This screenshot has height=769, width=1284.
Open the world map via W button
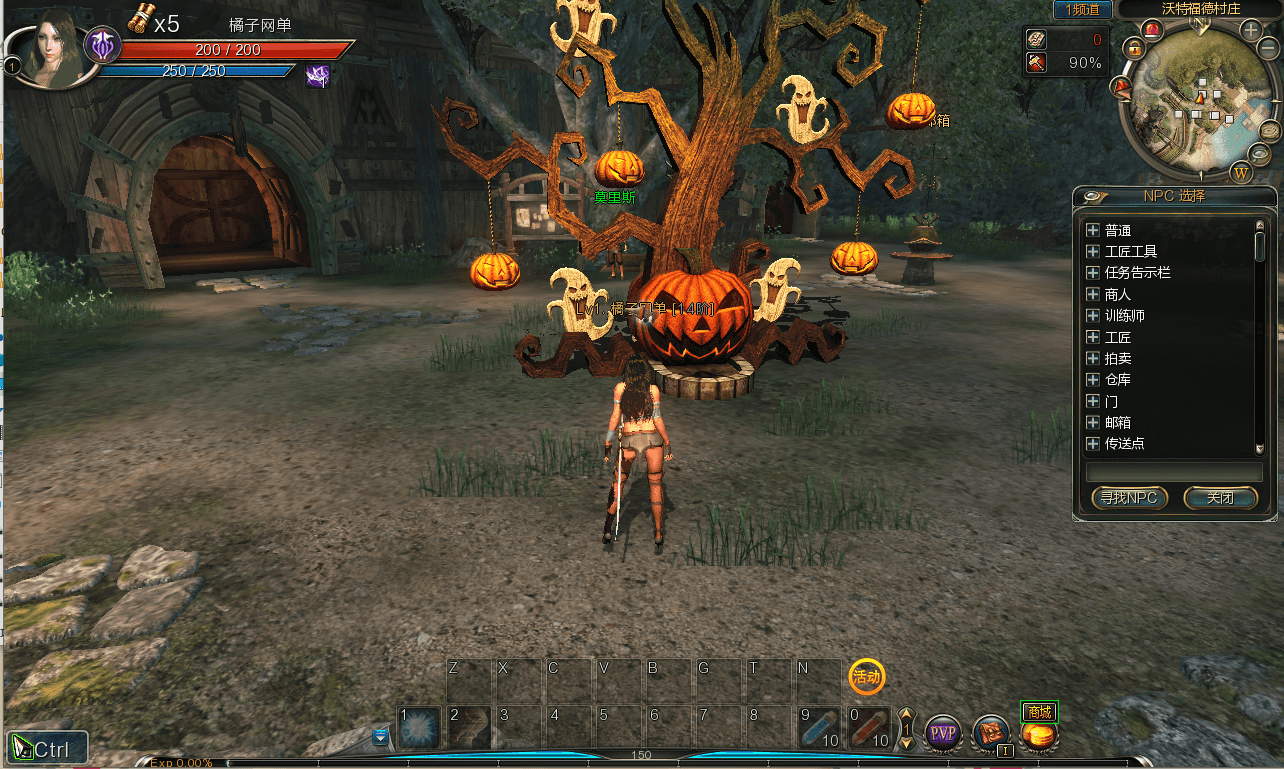pyautogui.click(x=1243, y=173)
